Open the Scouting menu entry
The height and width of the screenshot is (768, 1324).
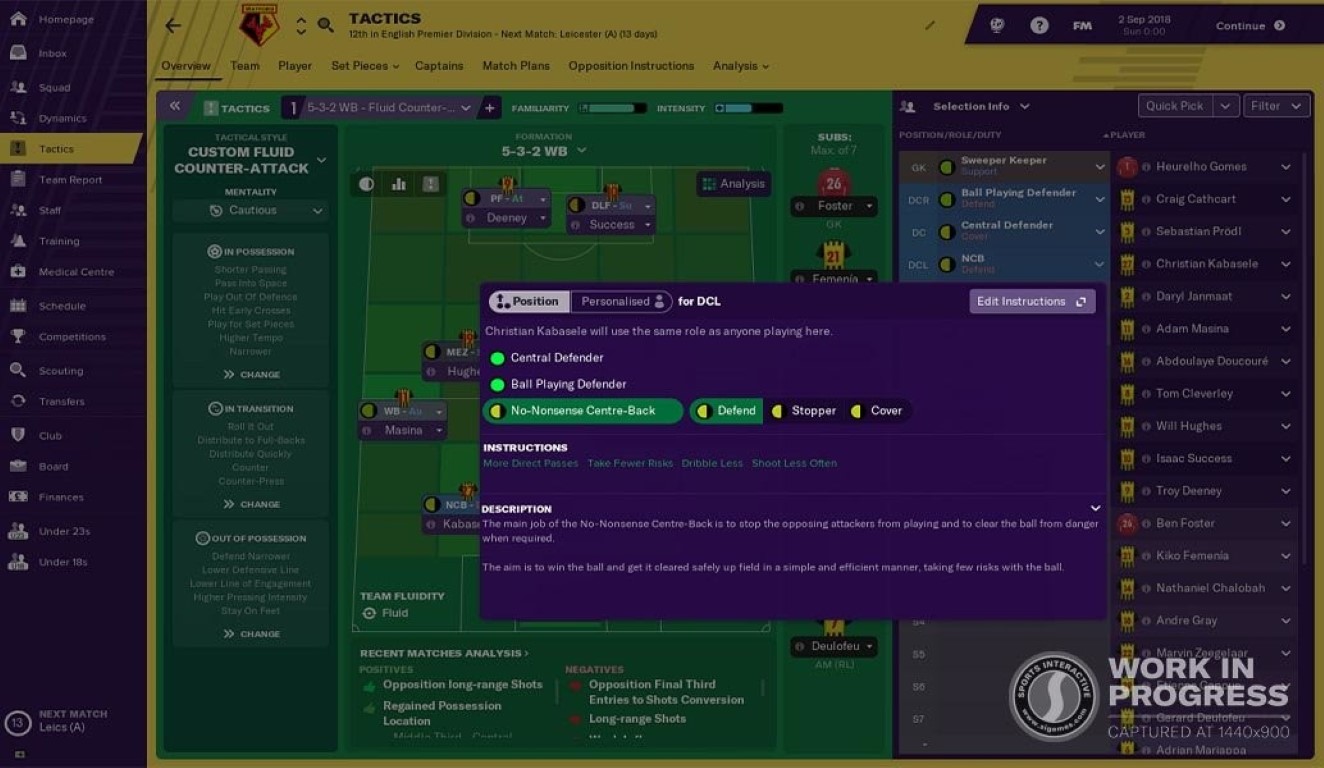pyautogui.click(x=60, y=370)
